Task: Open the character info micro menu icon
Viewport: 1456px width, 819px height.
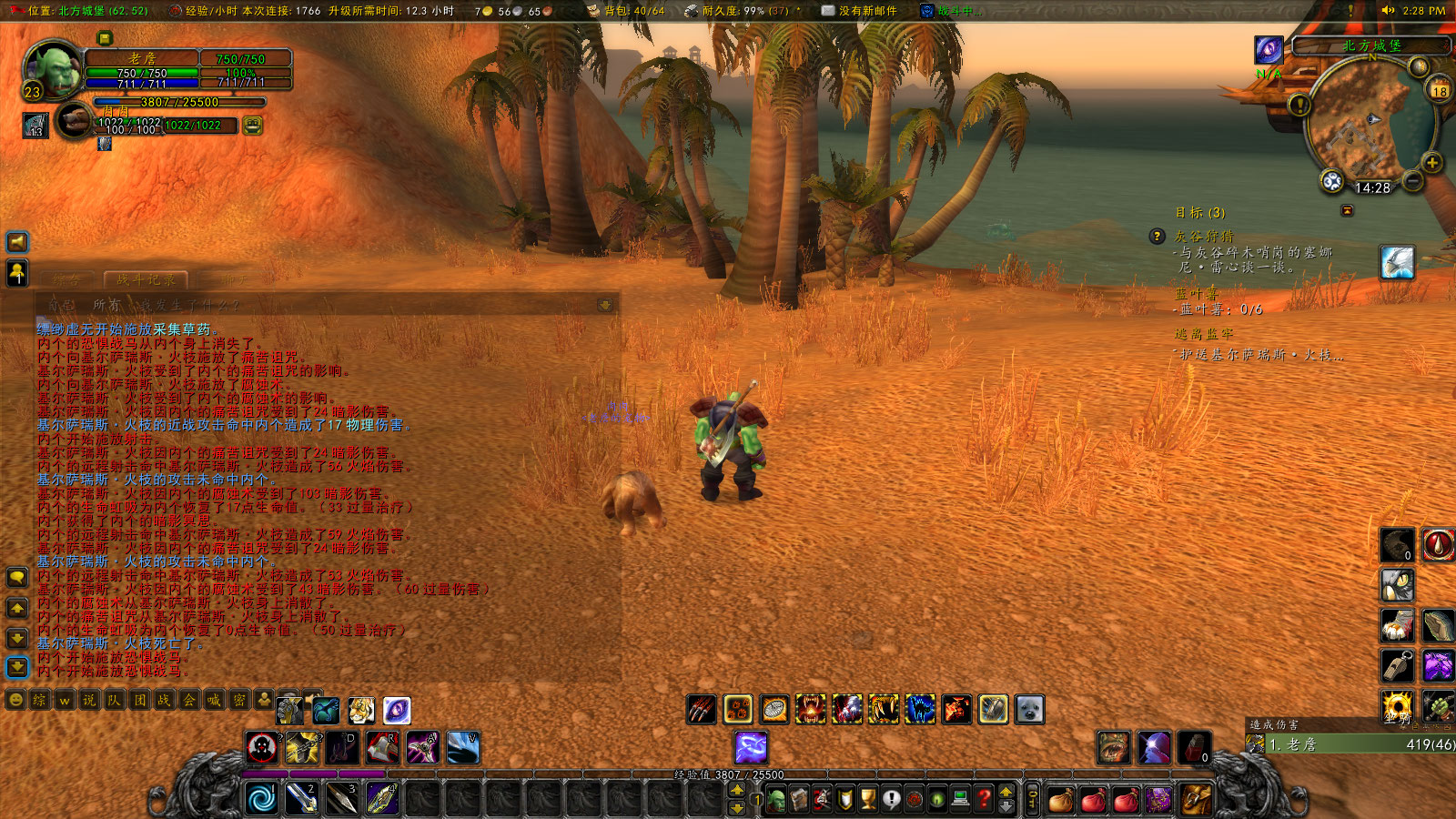Action: [x=774, y=796]
